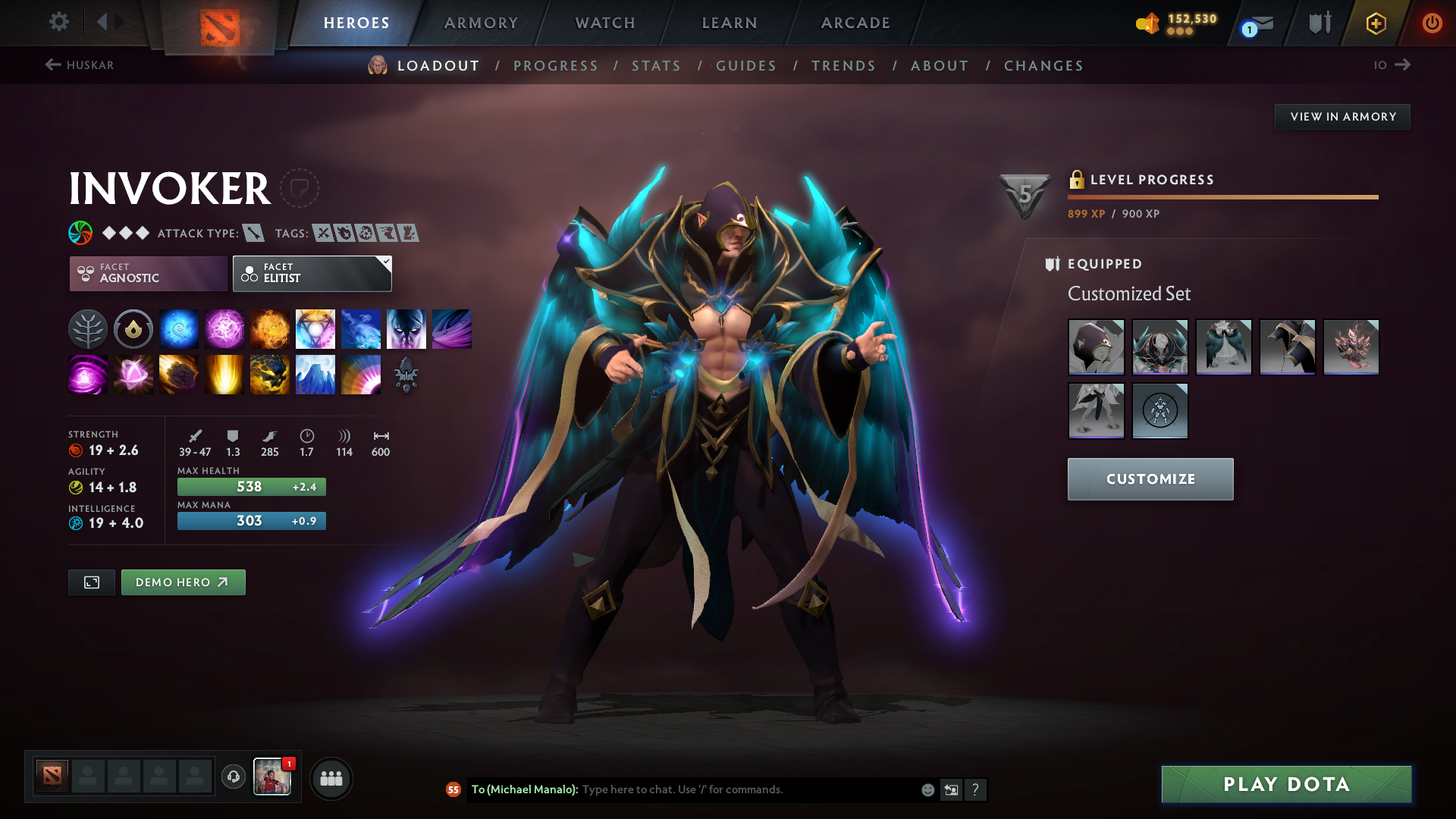Click the Dota Plus hexagon icon
Viewport: 1456px width, 819px height.
1376,23
